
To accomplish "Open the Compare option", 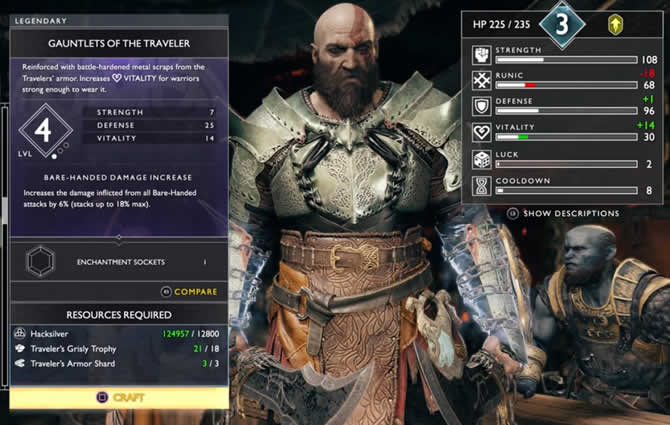I will coord(189,292).
